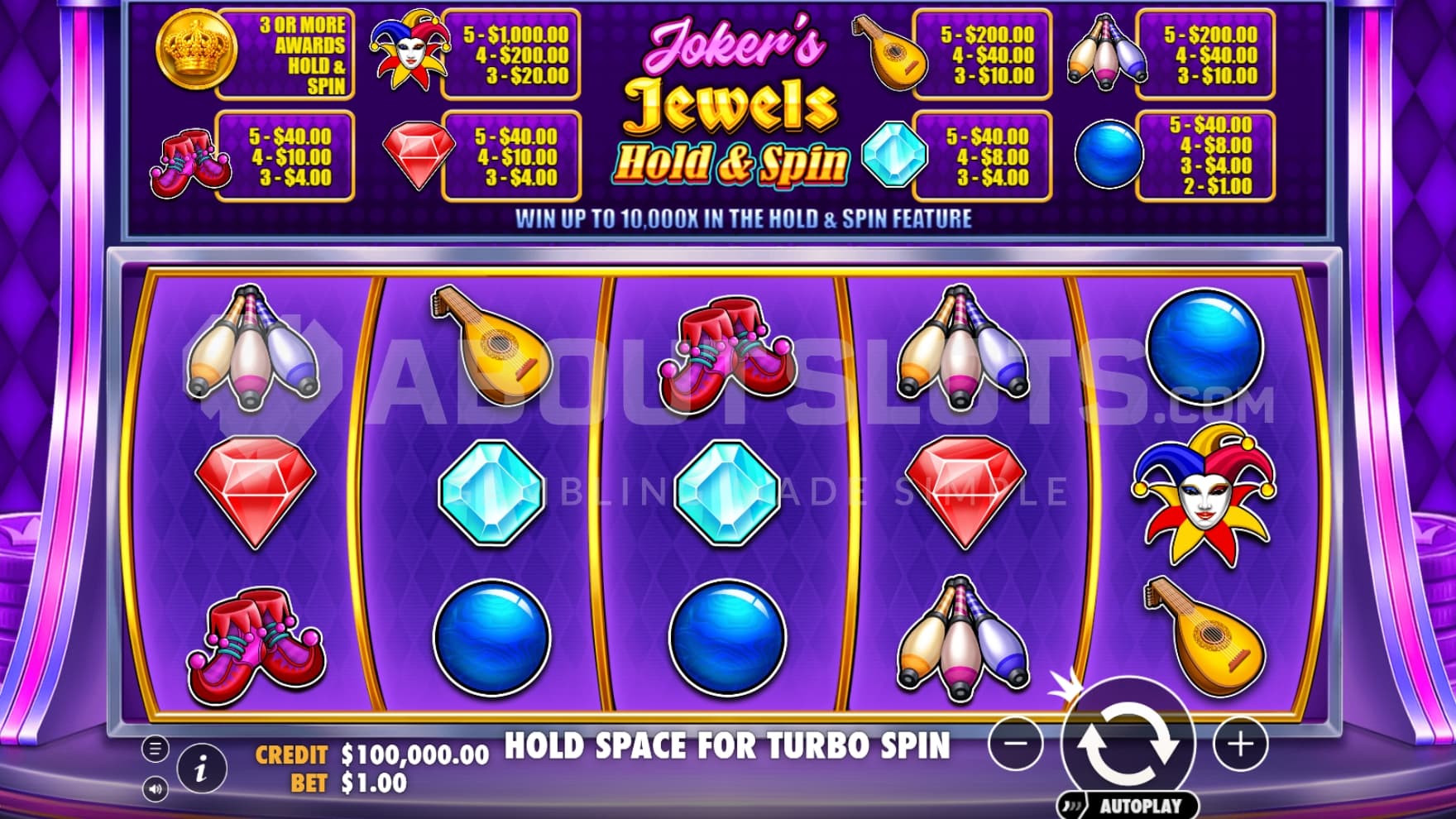Increase the bet with the plus button
Image resolution: width=1456 pixels, height=819 pixels.
1239,744
